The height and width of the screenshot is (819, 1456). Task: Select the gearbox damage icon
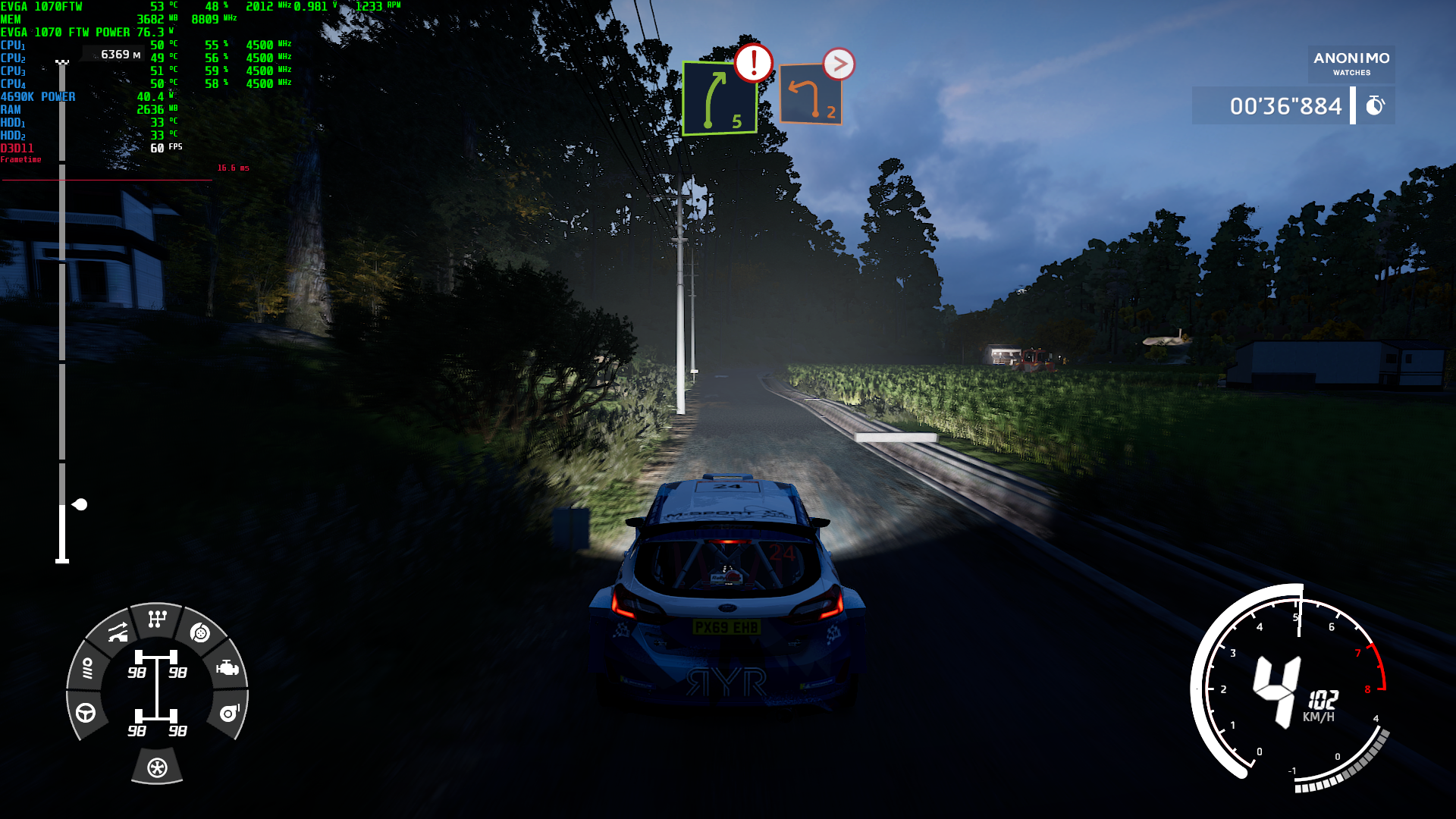pyautogui.click(x=157, y=620)
